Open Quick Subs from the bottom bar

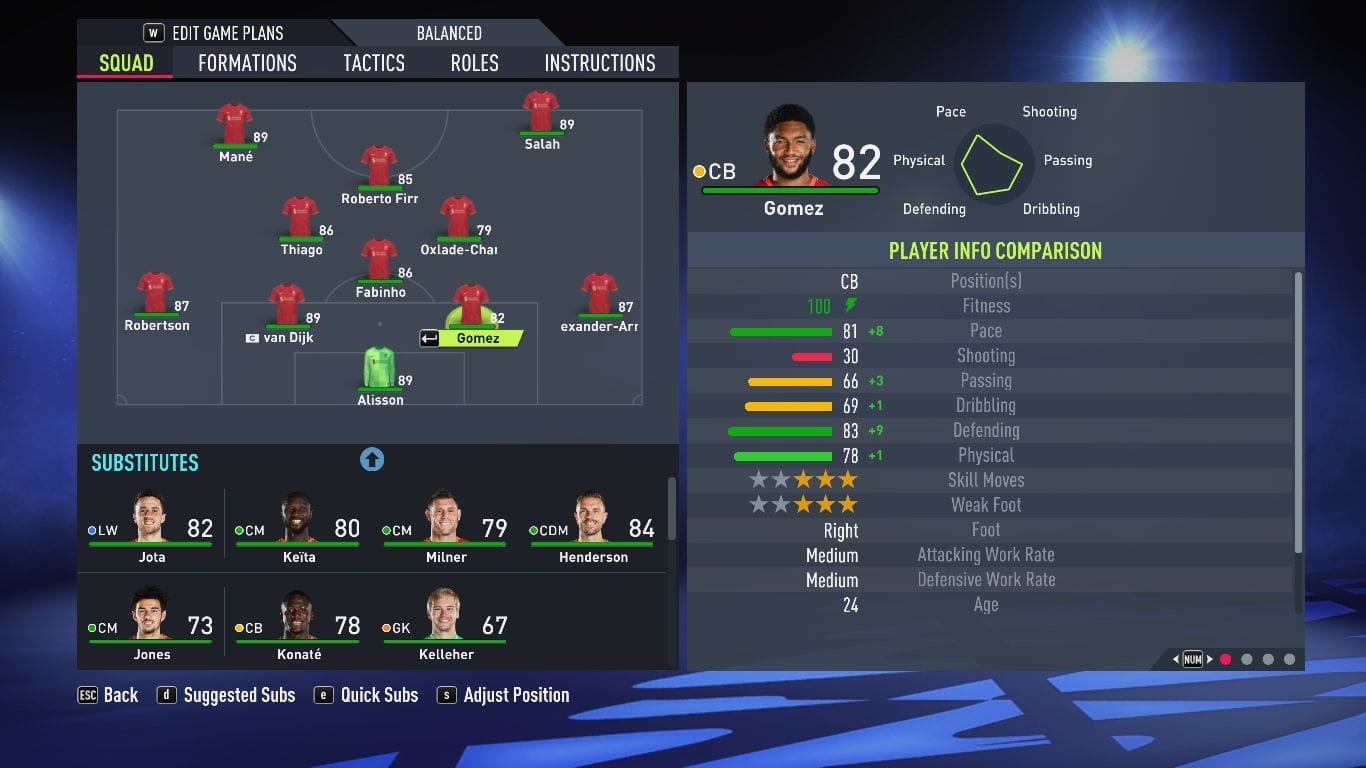pos(379,694)
